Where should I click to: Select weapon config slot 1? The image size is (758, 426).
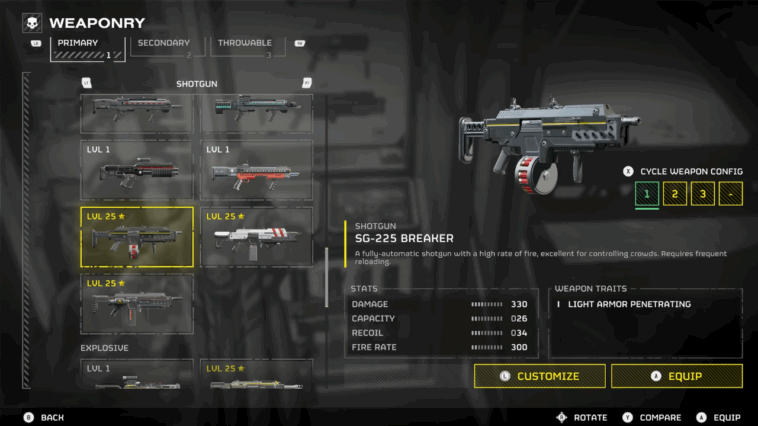click(647, 194)
